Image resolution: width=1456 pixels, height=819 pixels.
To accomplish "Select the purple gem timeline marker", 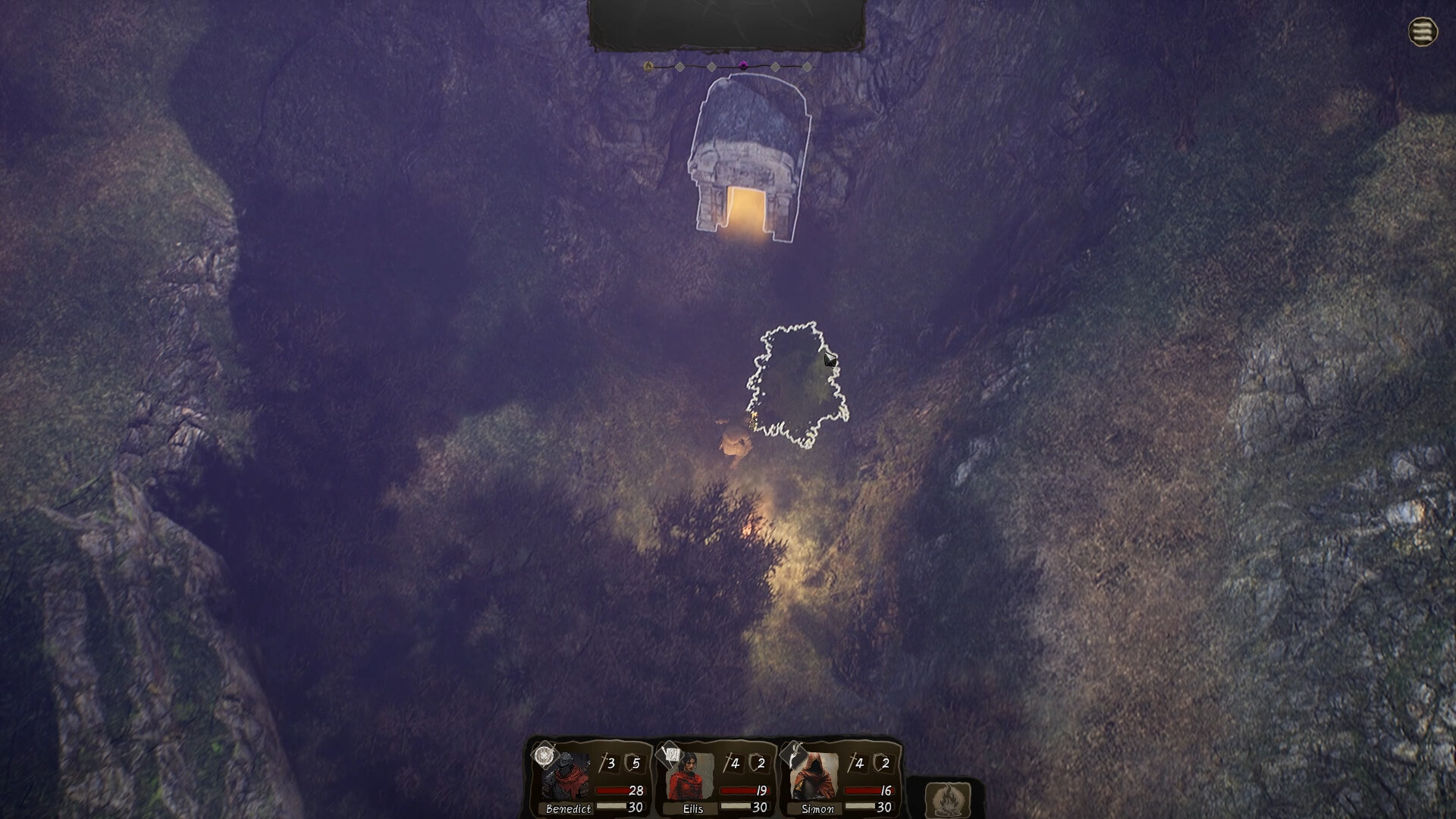I will (x=743, y=66).
